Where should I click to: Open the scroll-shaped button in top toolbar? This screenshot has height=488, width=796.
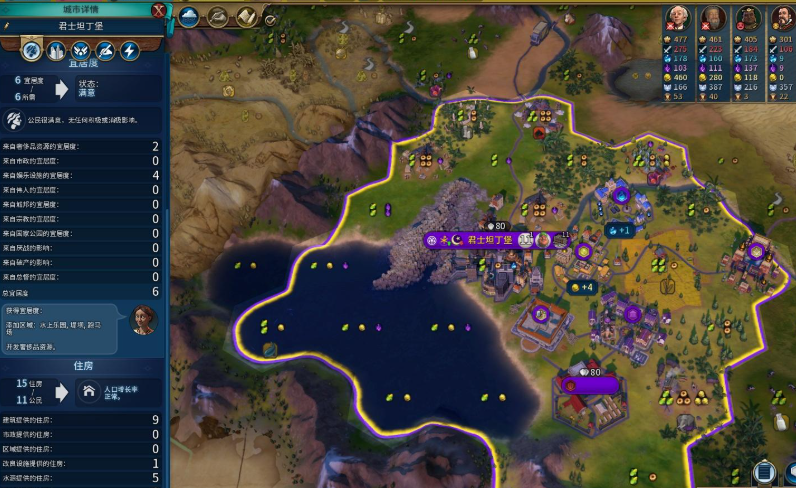coord(246,16)
